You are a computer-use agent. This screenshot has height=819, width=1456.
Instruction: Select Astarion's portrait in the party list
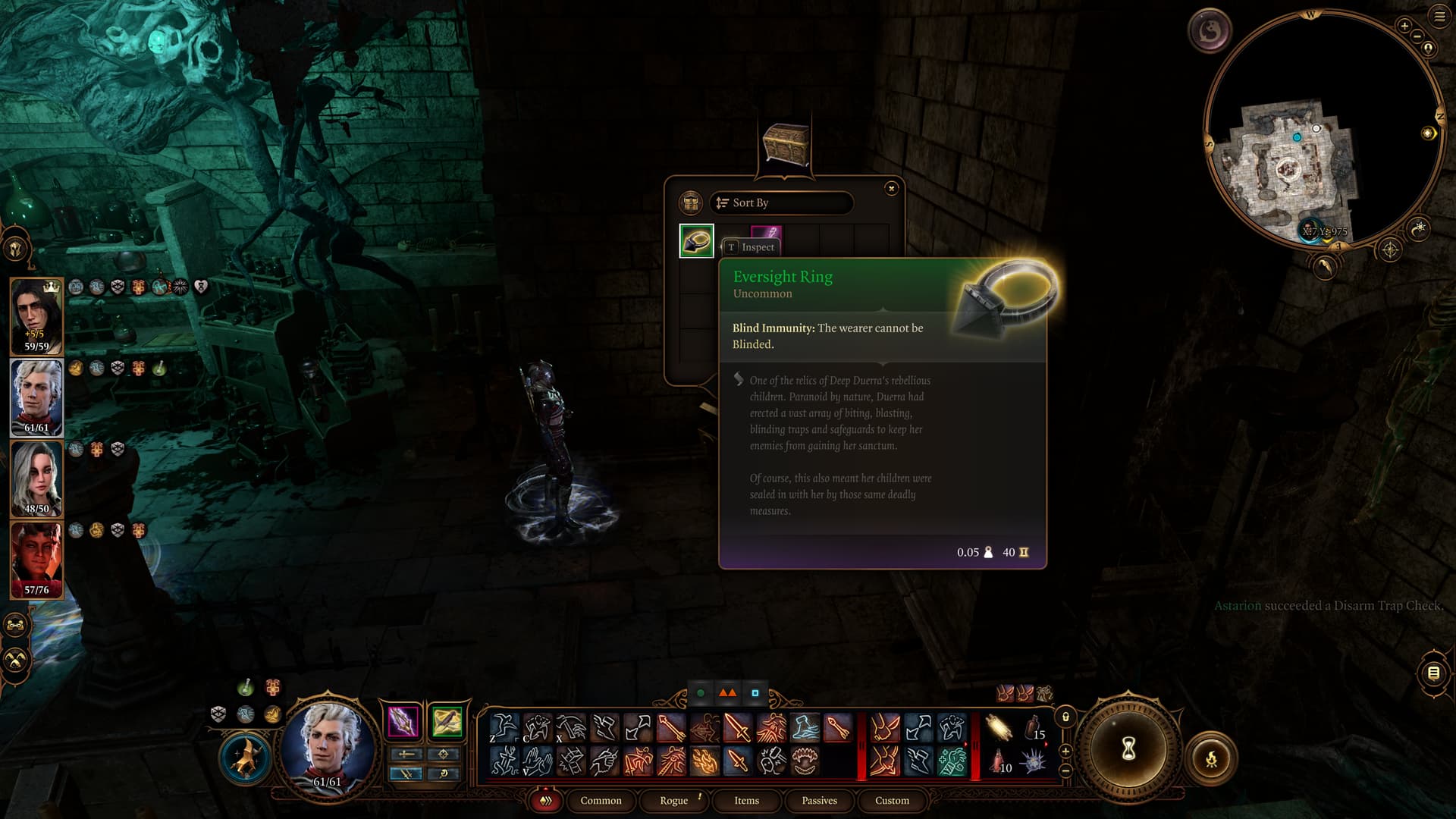[x=36, y=397]
